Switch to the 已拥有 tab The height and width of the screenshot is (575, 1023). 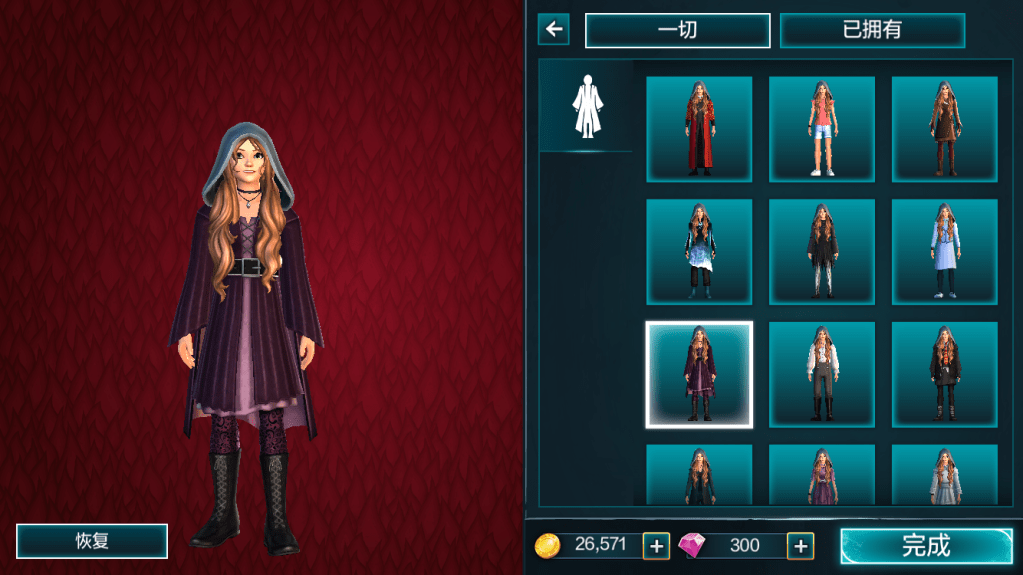(x=872, y=30)
